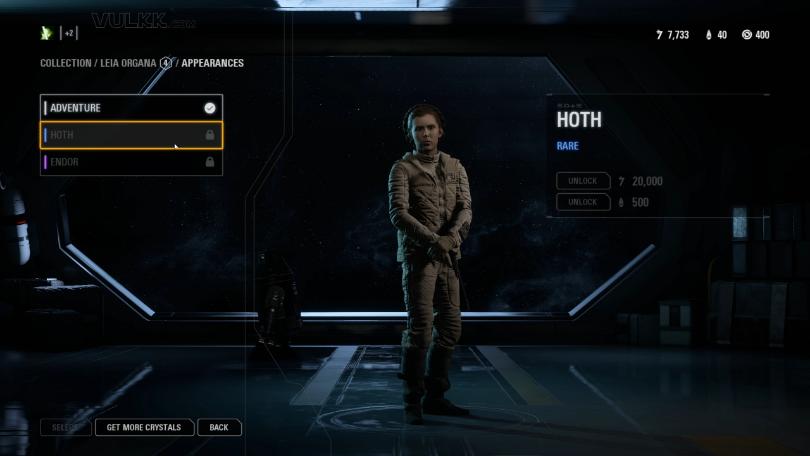This screenshot has height=456, width=810.
Task: Open the player profile icon
Action: (46, 33)
